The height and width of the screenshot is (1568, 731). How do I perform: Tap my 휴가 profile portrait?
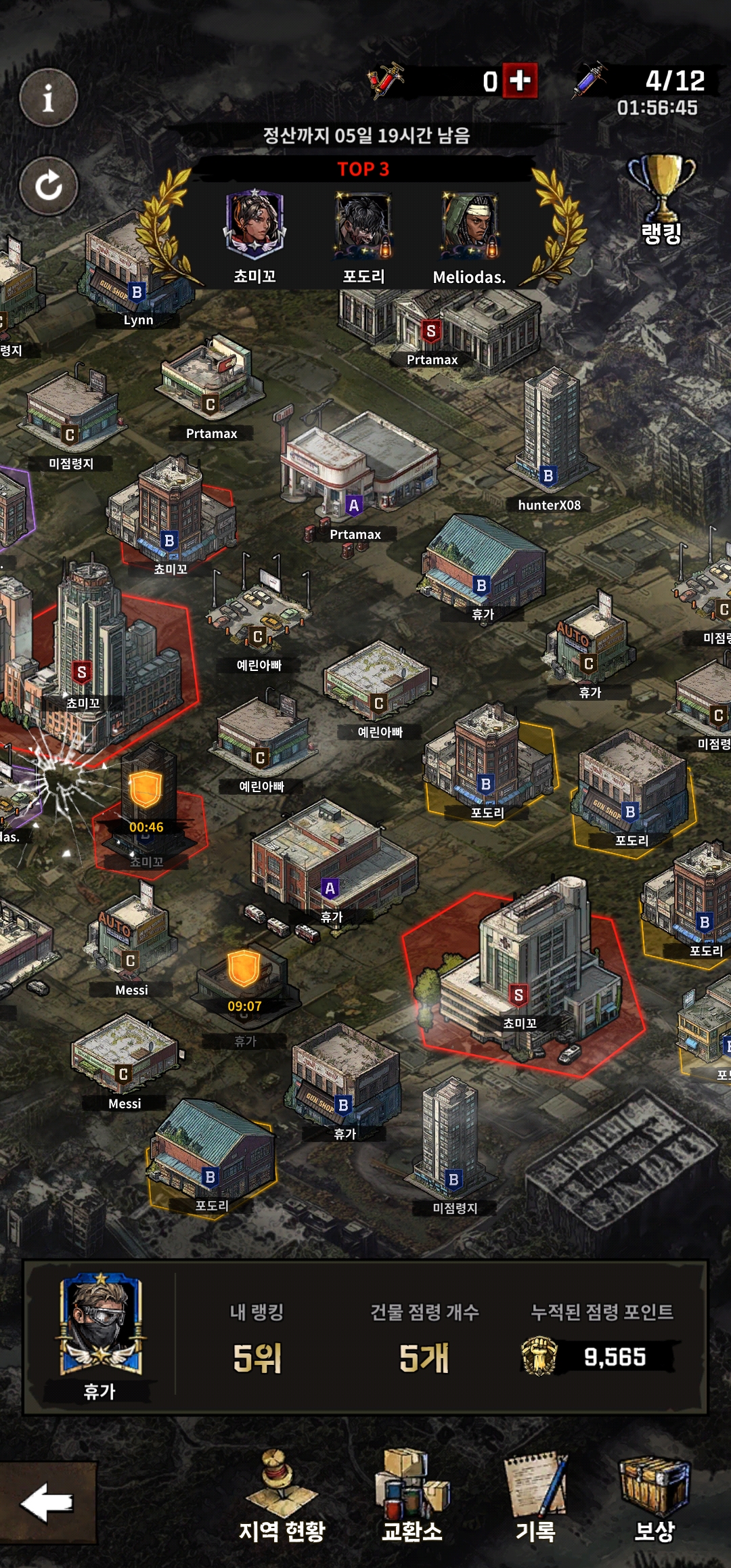tap(101, 1324)
